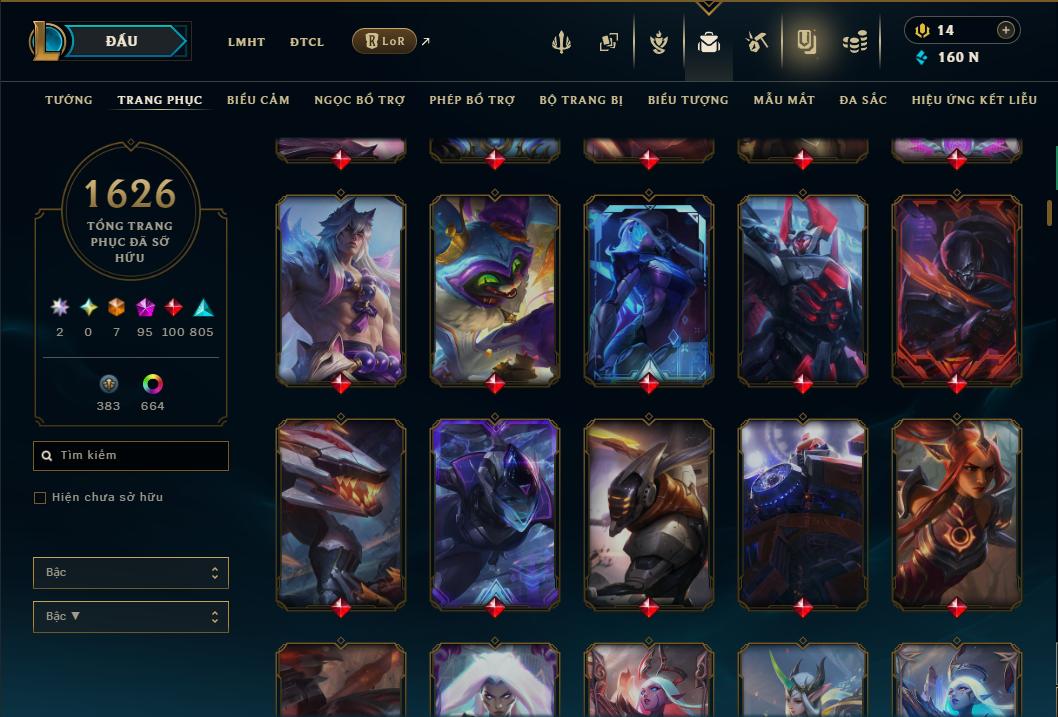Open the store coins icon
The height and width of the screenshot is (717, 1058).
point(854,42)
